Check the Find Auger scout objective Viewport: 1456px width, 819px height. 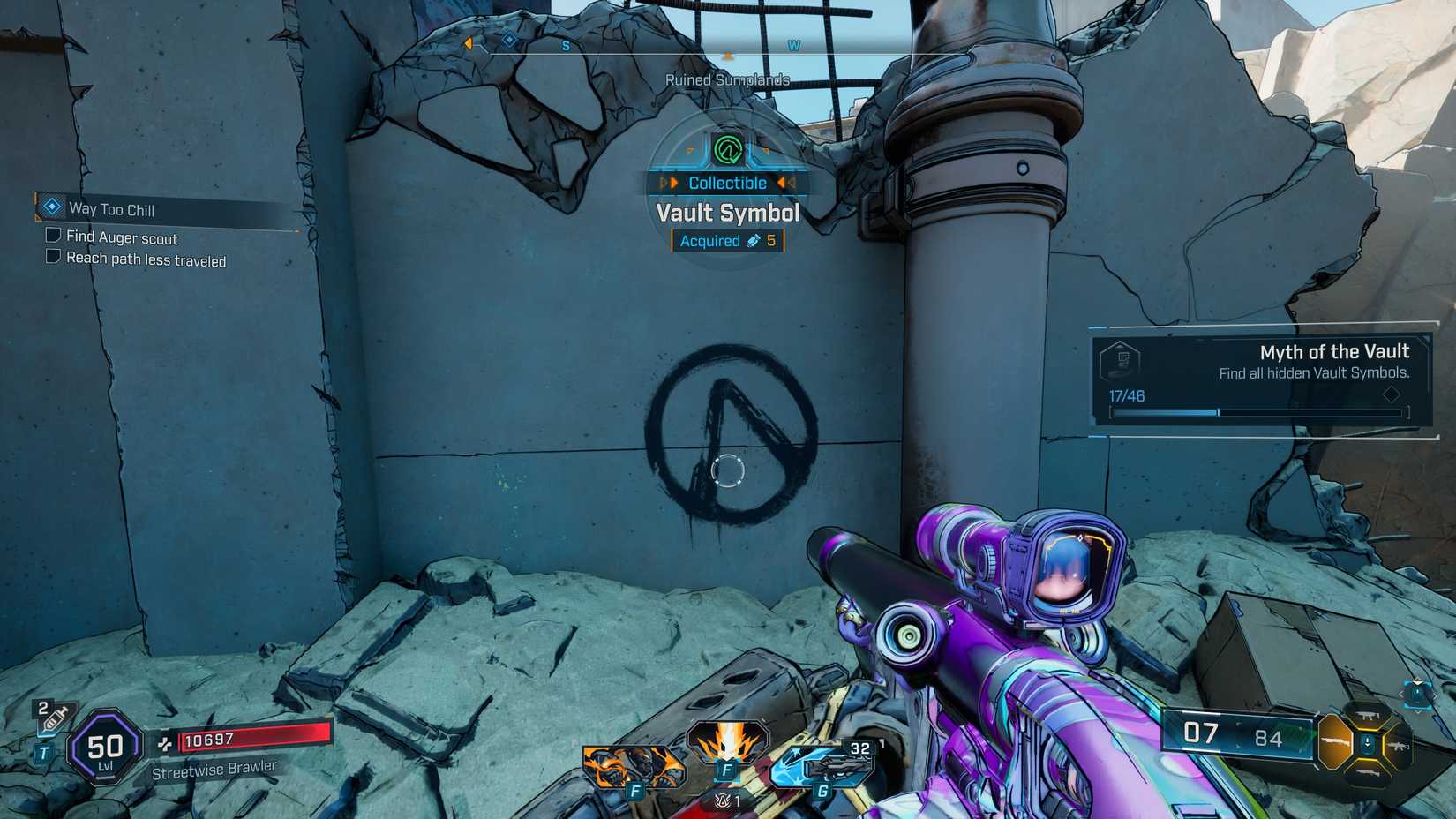click(x=53, y=237)
